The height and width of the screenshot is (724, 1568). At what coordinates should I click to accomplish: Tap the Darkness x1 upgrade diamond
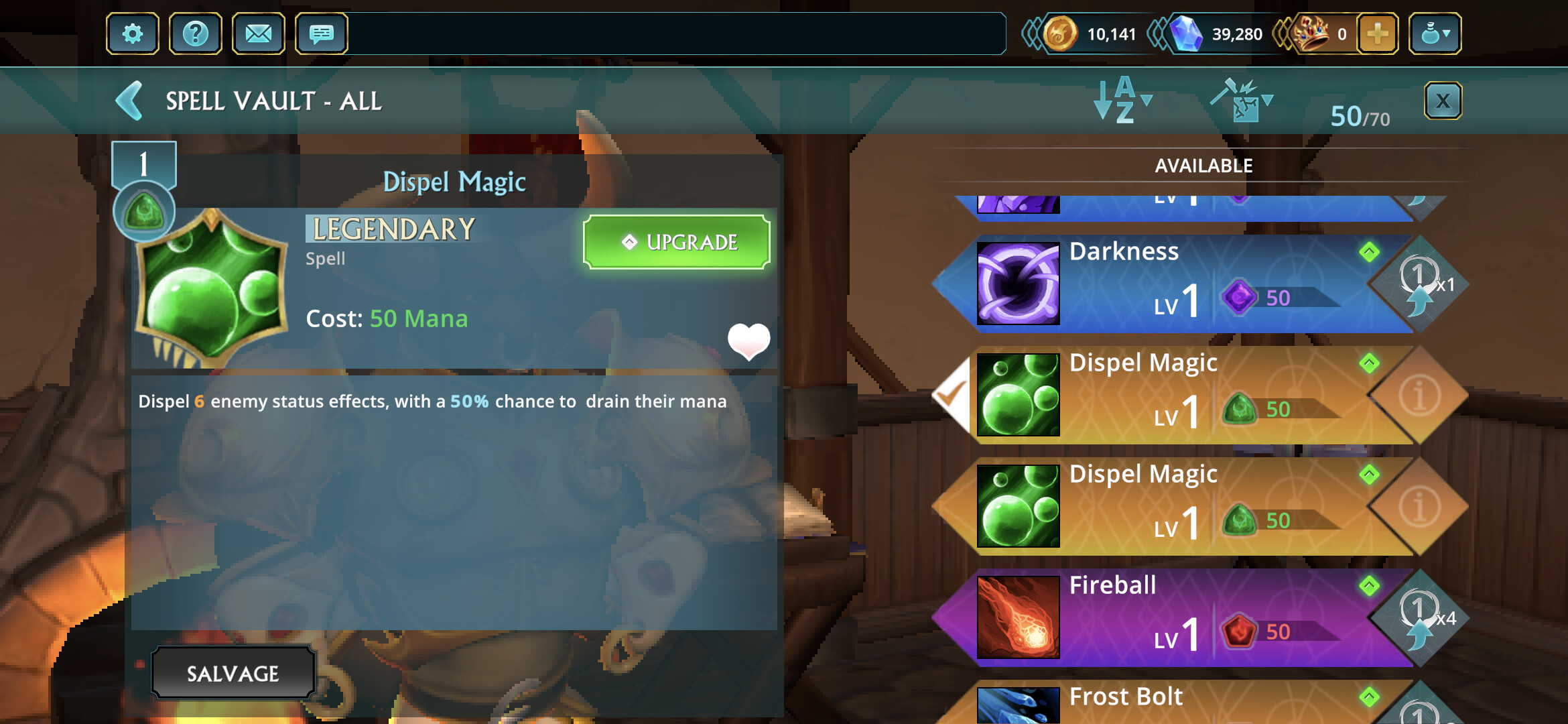tap(1419, 284)
